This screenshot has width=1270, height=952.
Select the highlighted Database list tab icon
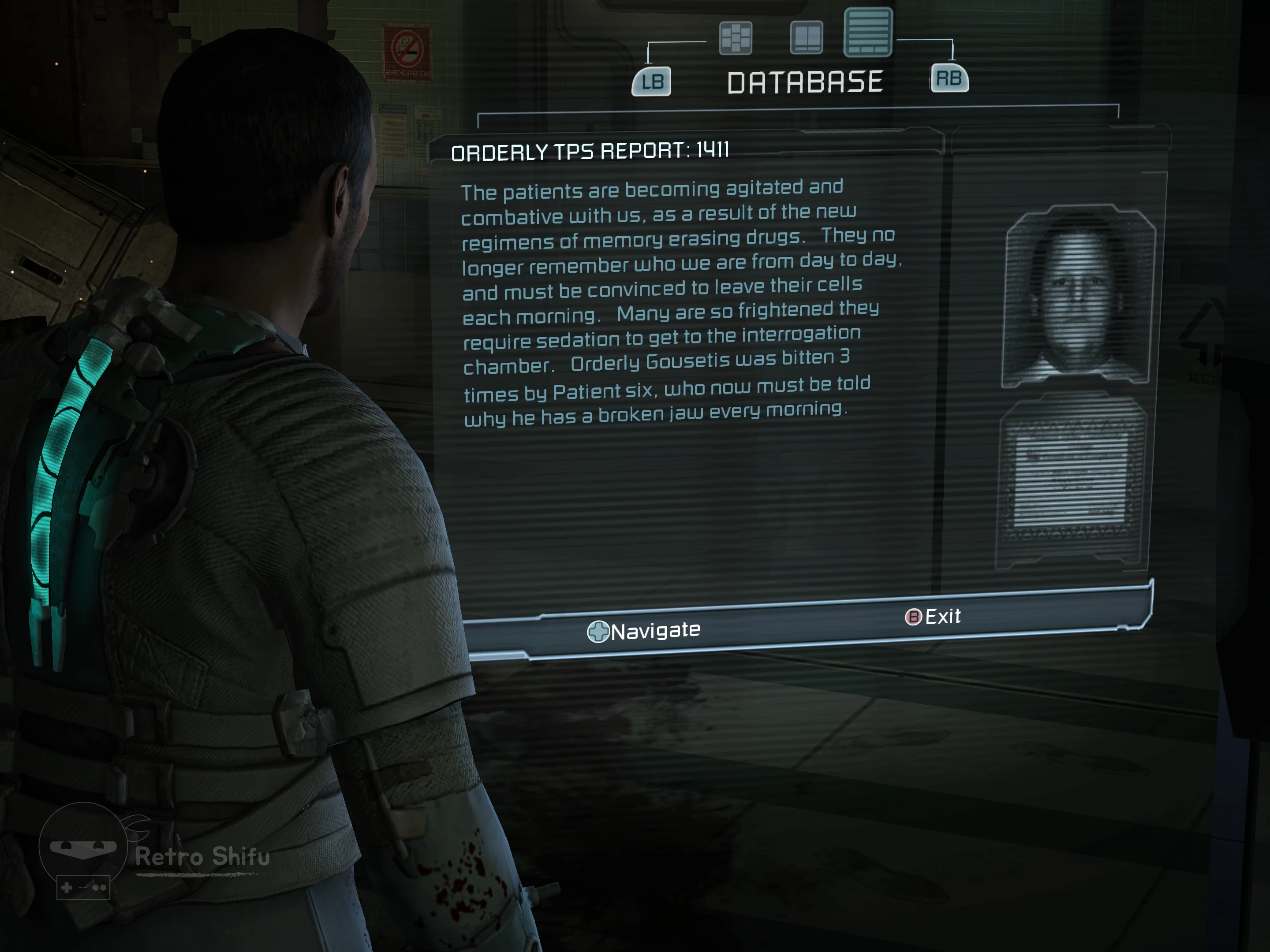coord(867,32)
